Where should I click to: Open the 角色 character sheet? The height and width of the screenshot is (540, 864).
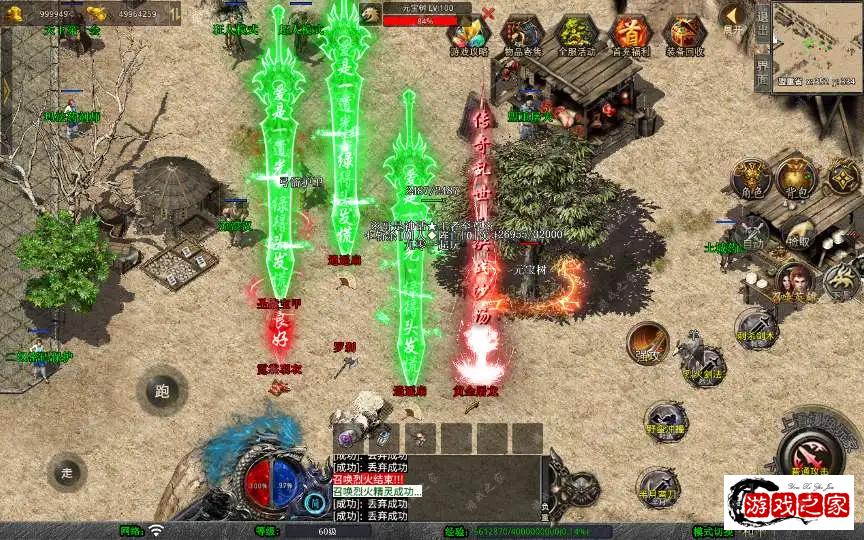748,178
